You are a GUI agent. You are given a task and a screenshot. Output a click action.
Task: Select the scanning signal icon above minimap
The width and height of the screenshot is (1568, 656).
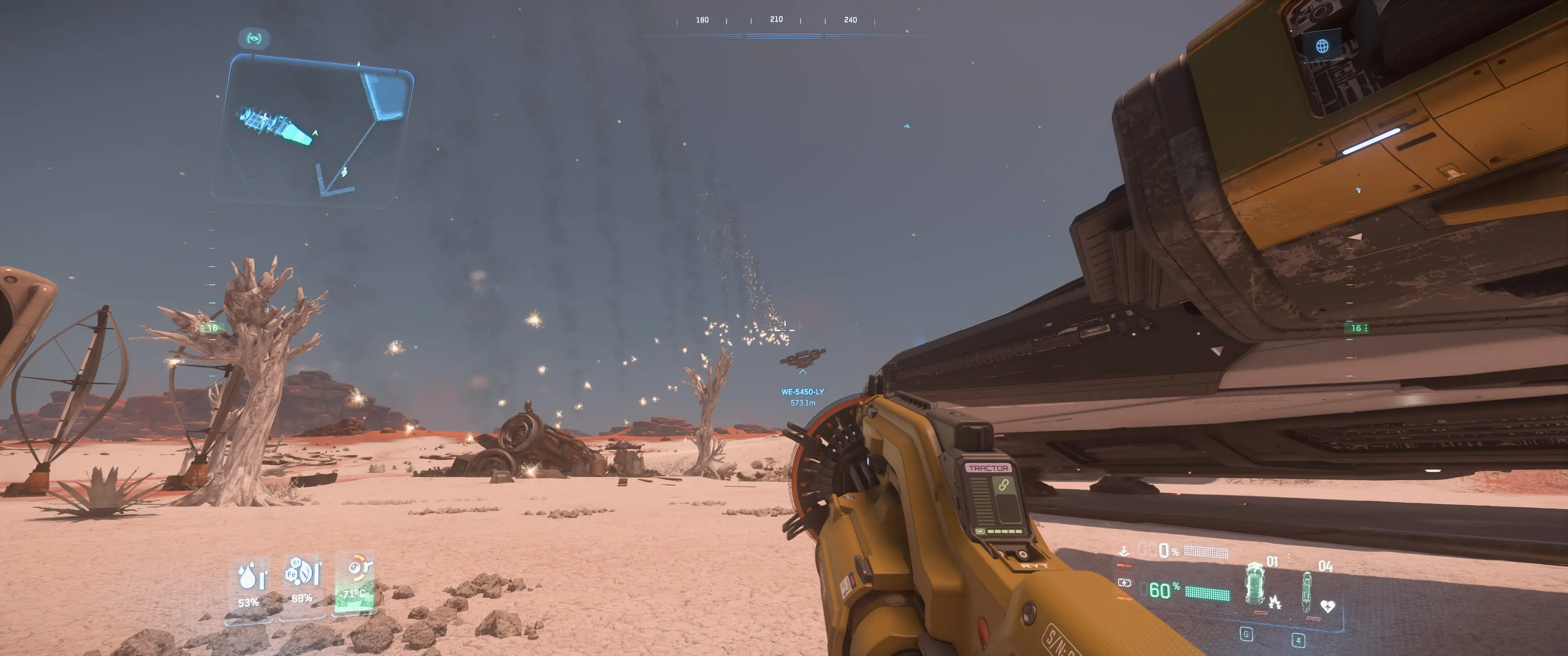(x=254, y=39)
